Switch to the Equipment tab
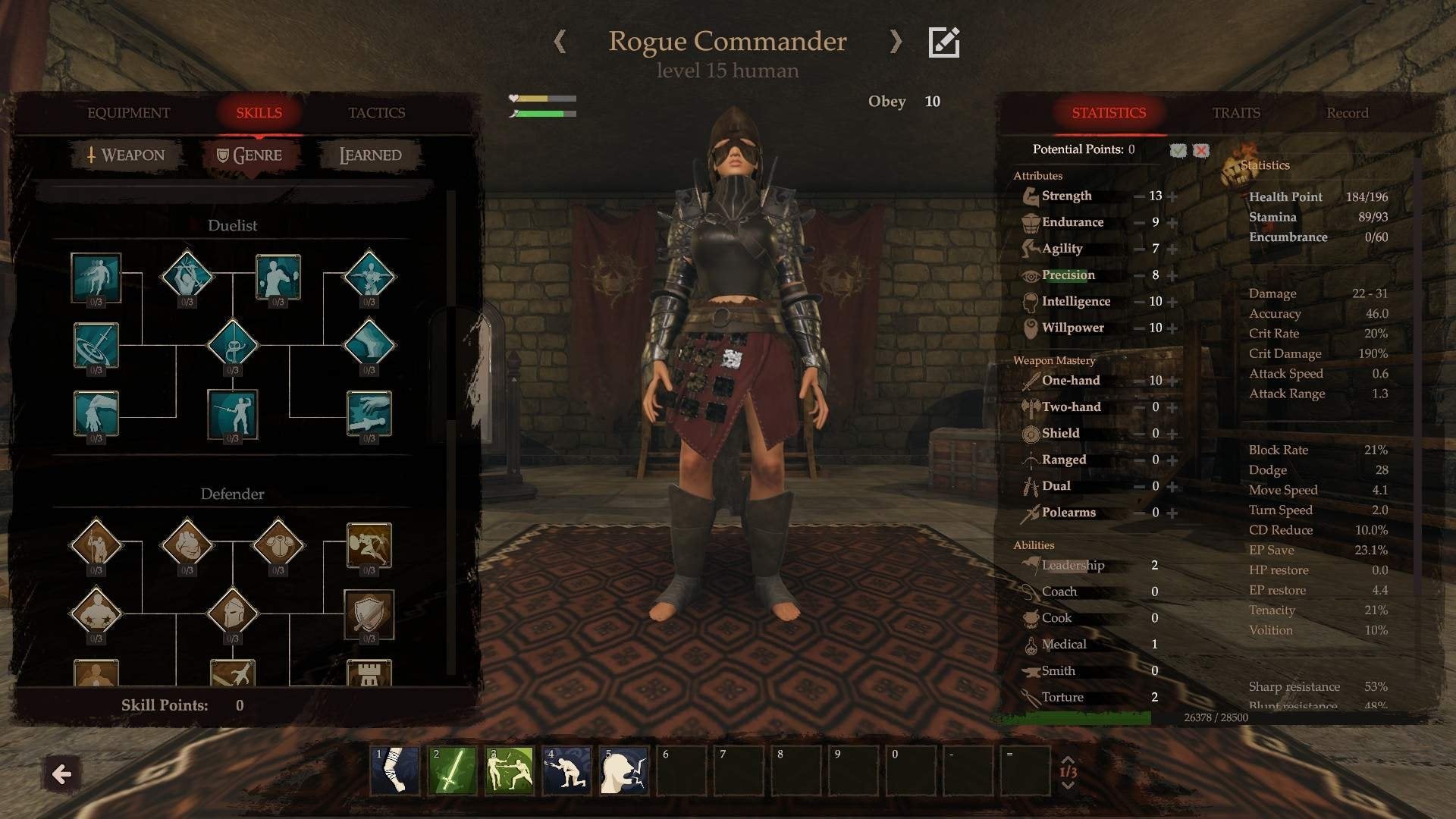The image size is (1456, 819). tap(128, 113)
